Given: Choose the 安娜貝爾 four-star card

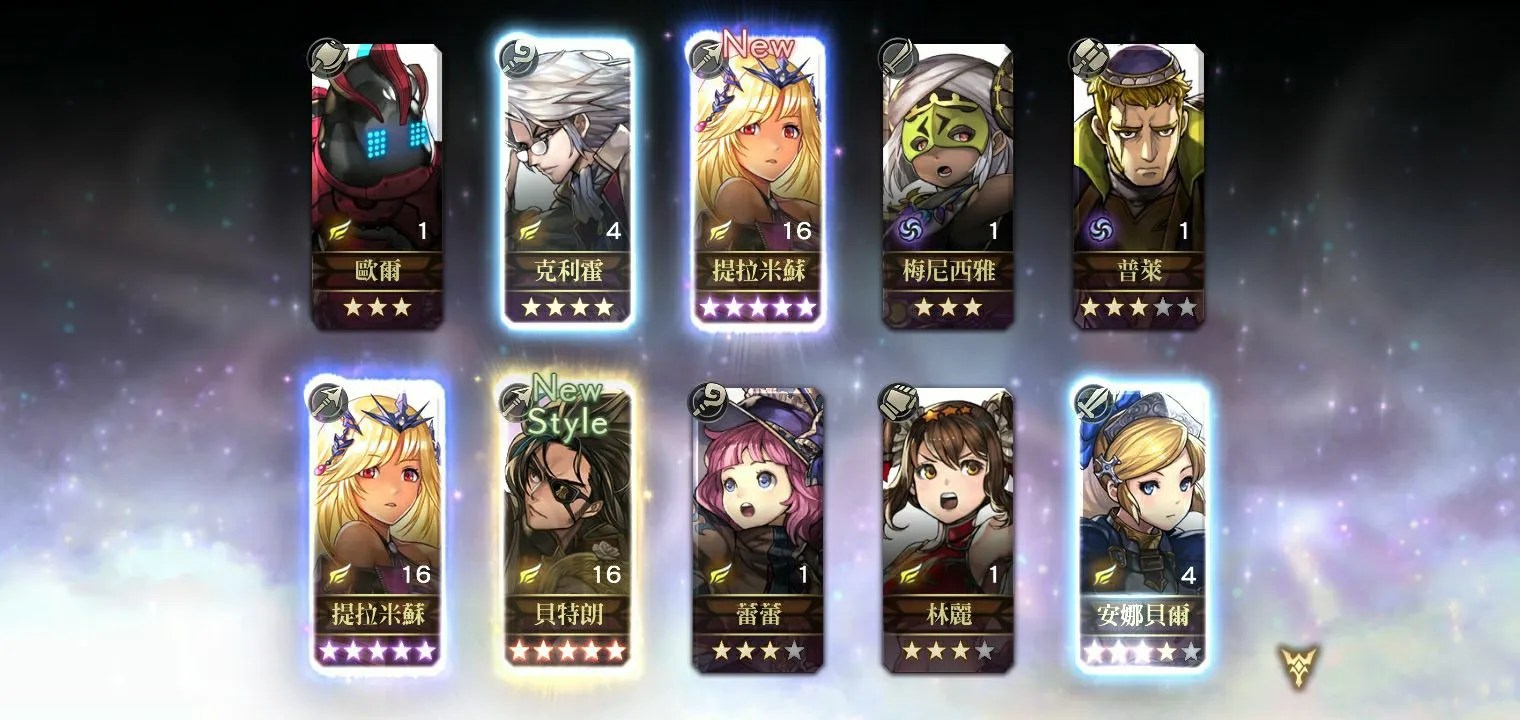Looking at the screenshot, I should tap(1139, 528).
